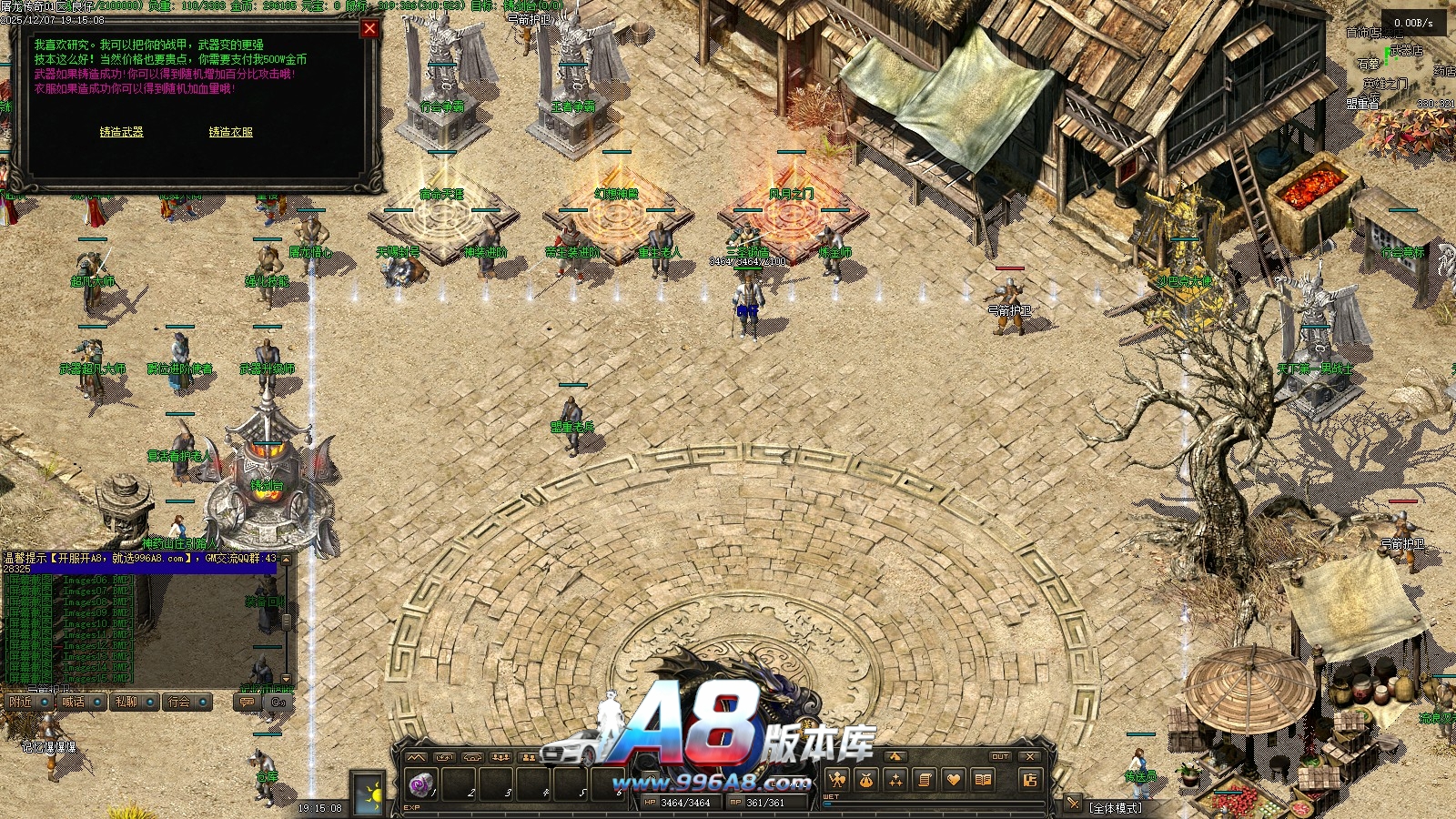
Task: Open the book icon in bottom bar
Action: coord(983,780)
